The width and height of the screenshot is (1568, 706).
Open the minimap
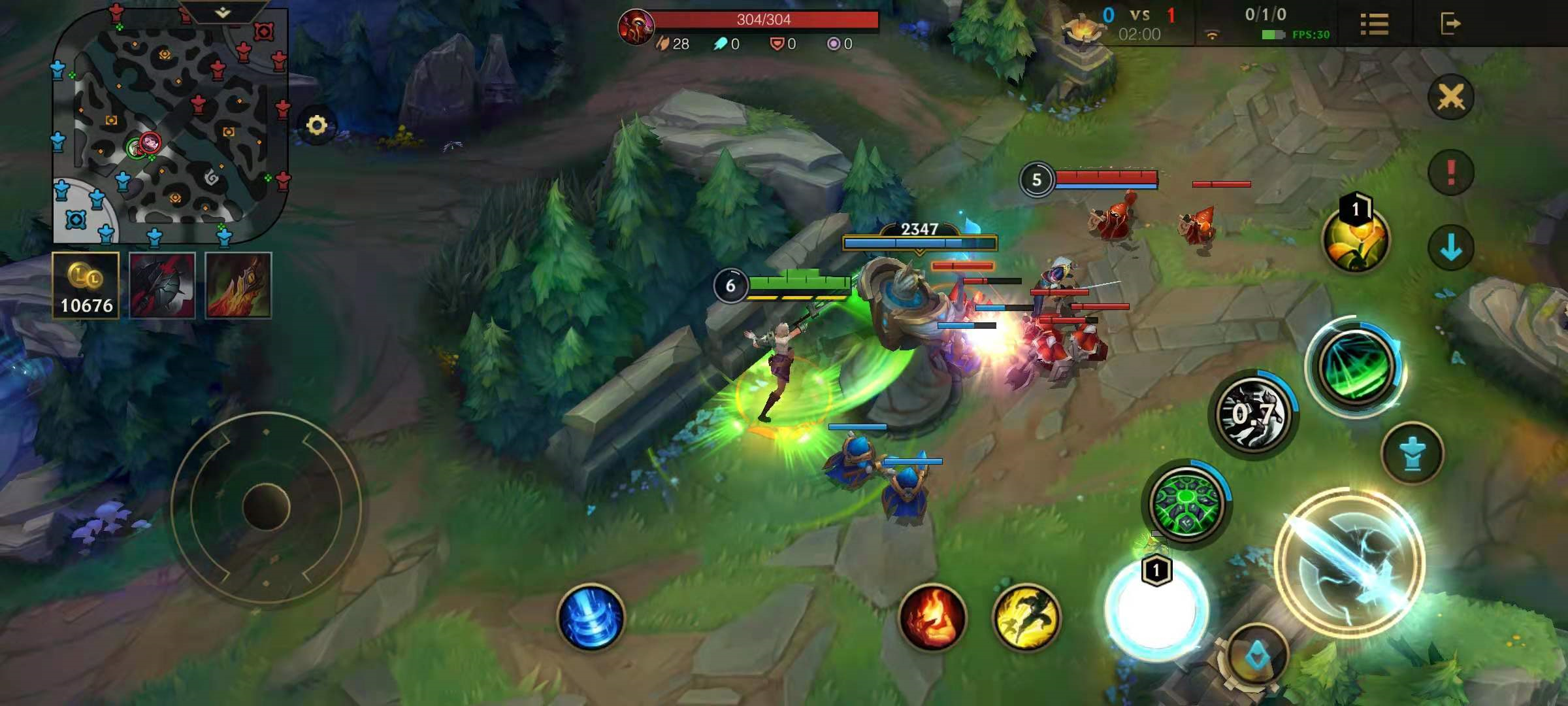coord(170,127)
